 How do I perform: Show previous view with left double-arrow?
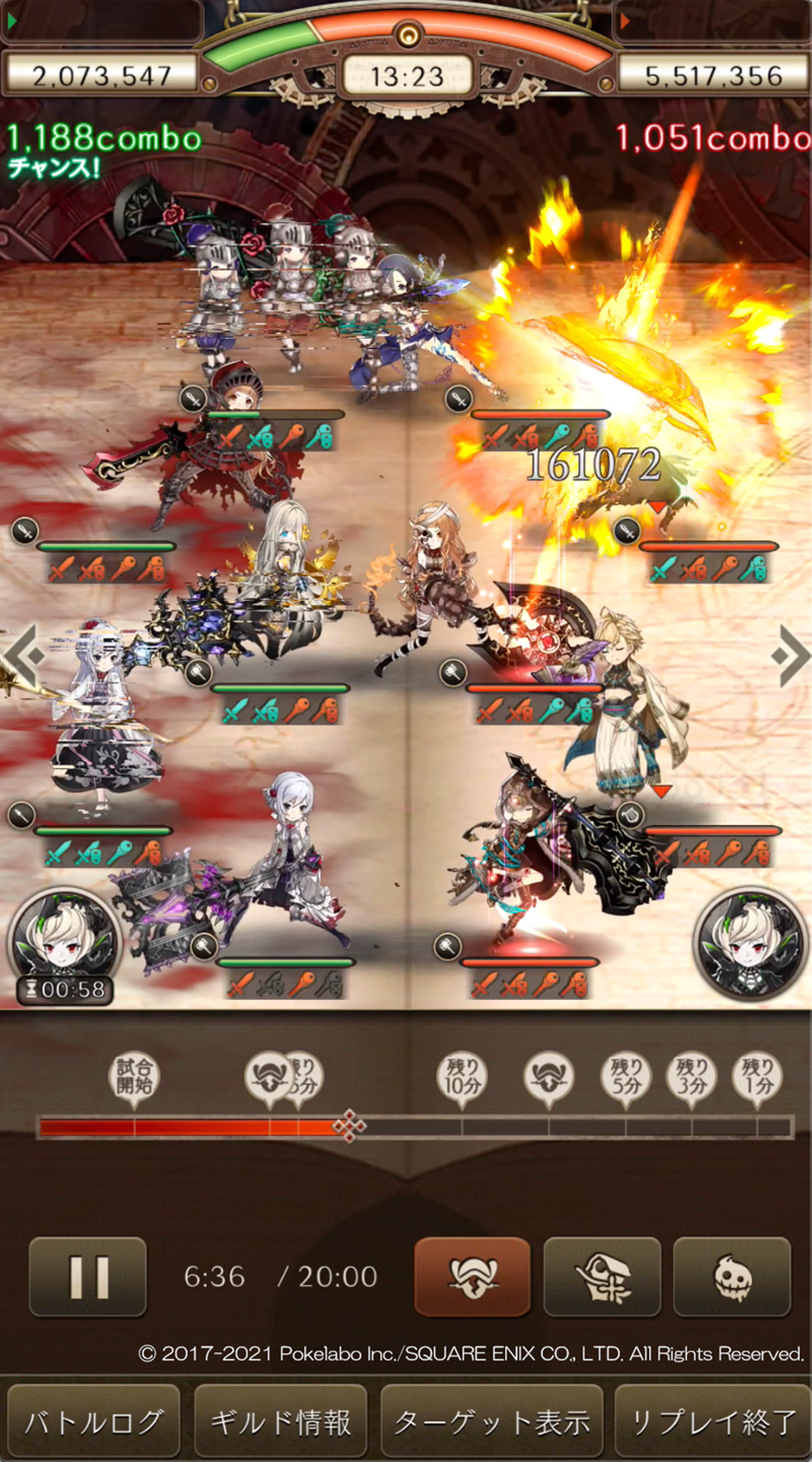[24, 656]
